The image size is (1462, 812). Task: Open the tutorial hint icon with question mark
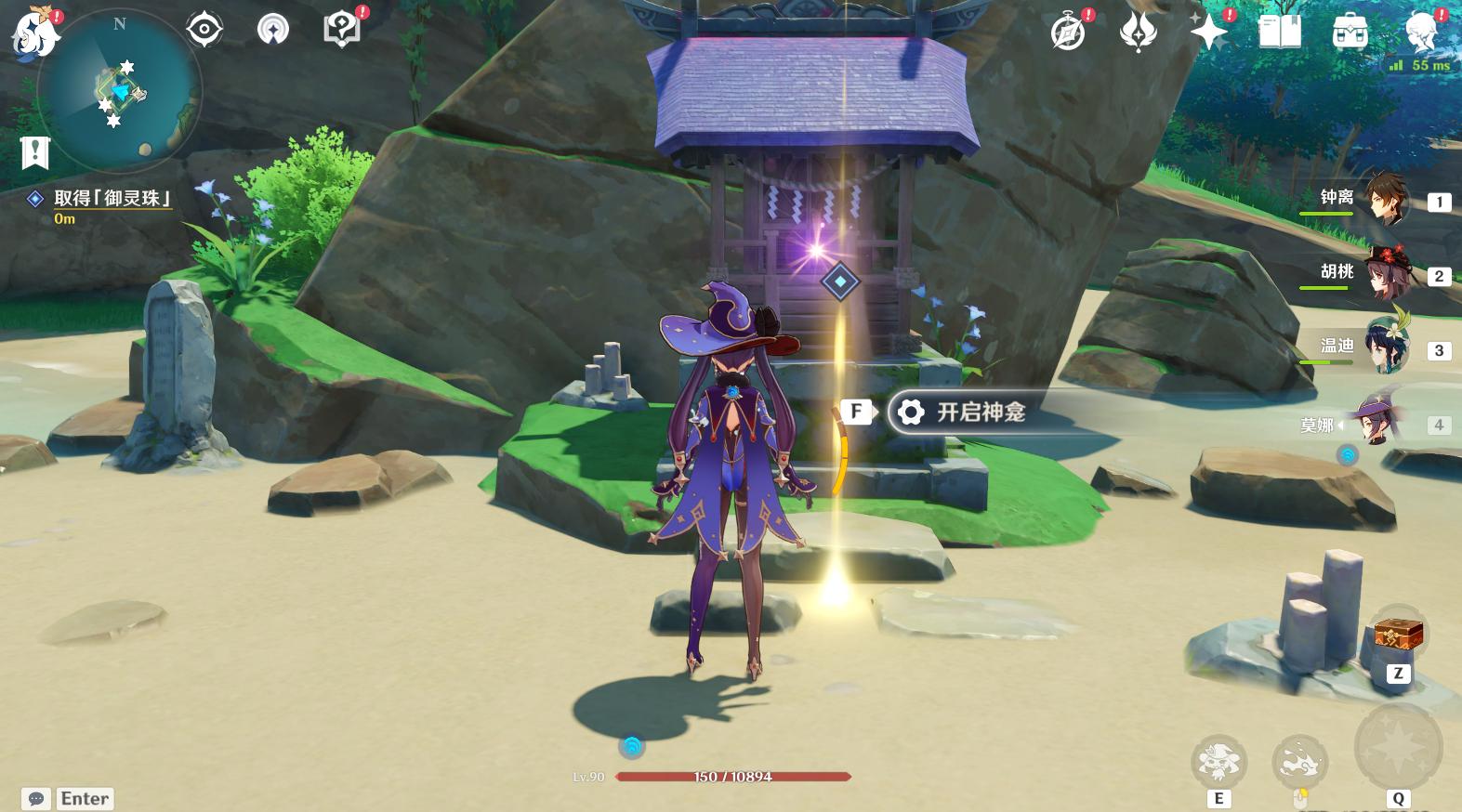[x=342, y=30]
